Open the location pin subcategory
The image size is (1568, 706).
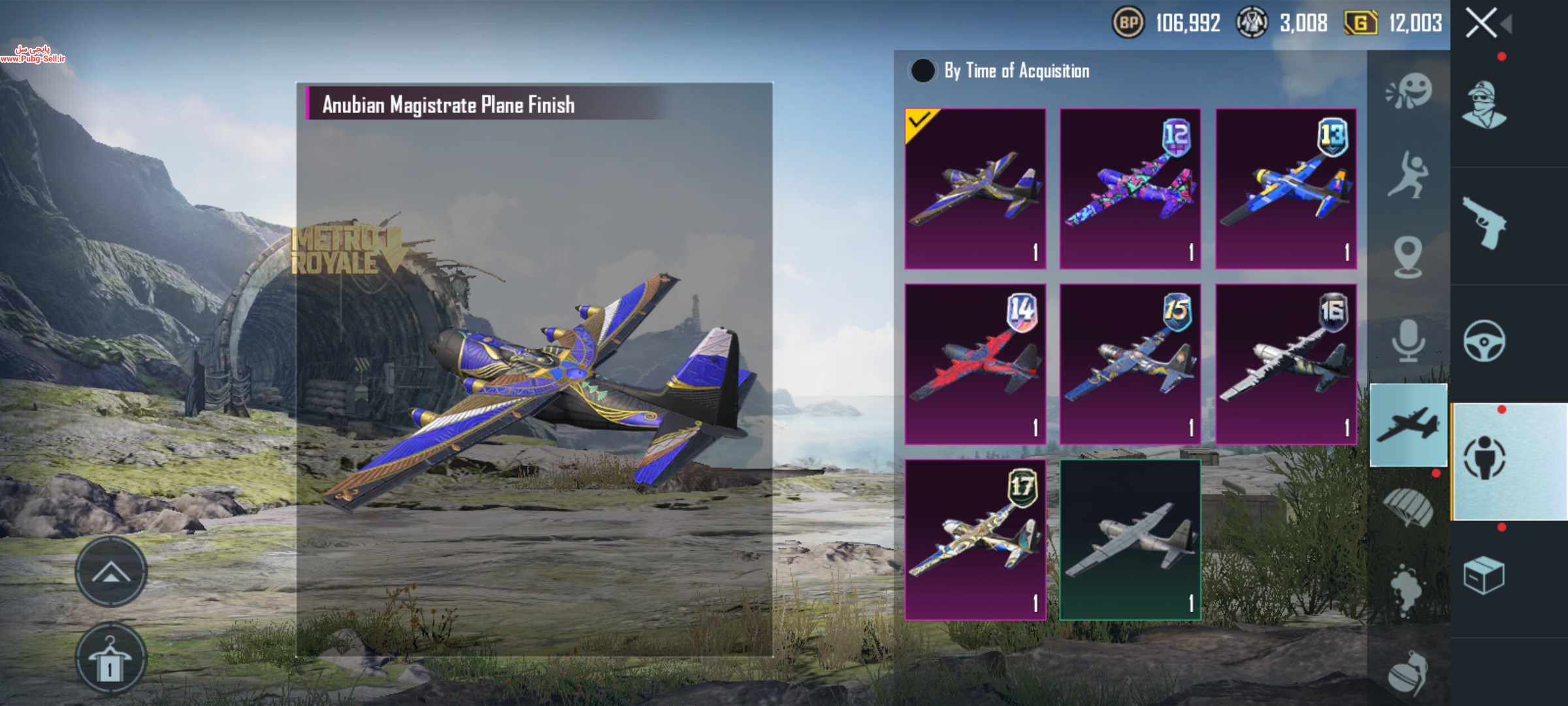pos(1409,258)
